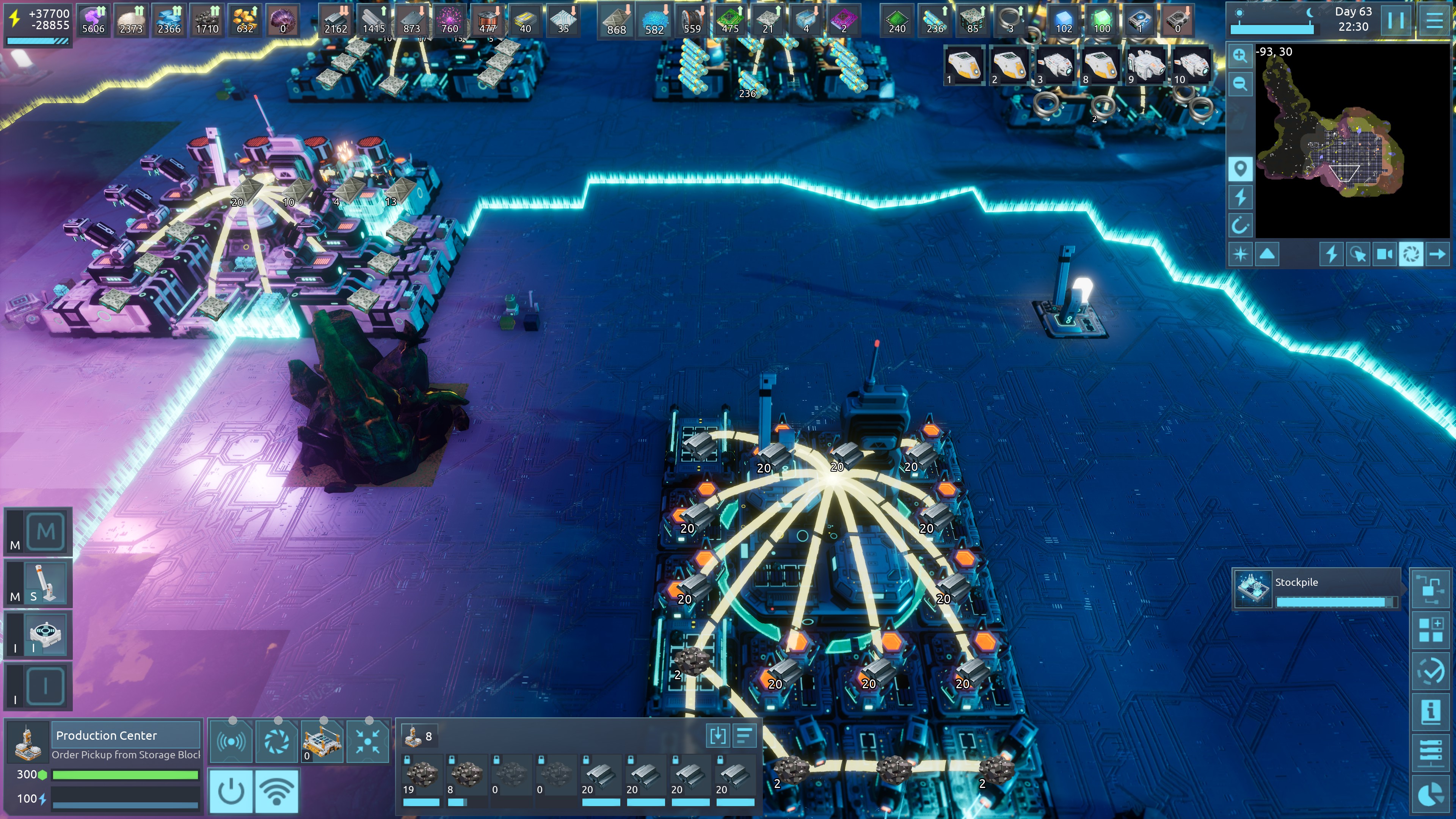Click the four inward arrows gather icon
Screen dimensions: 1456x819
(367, 741)
